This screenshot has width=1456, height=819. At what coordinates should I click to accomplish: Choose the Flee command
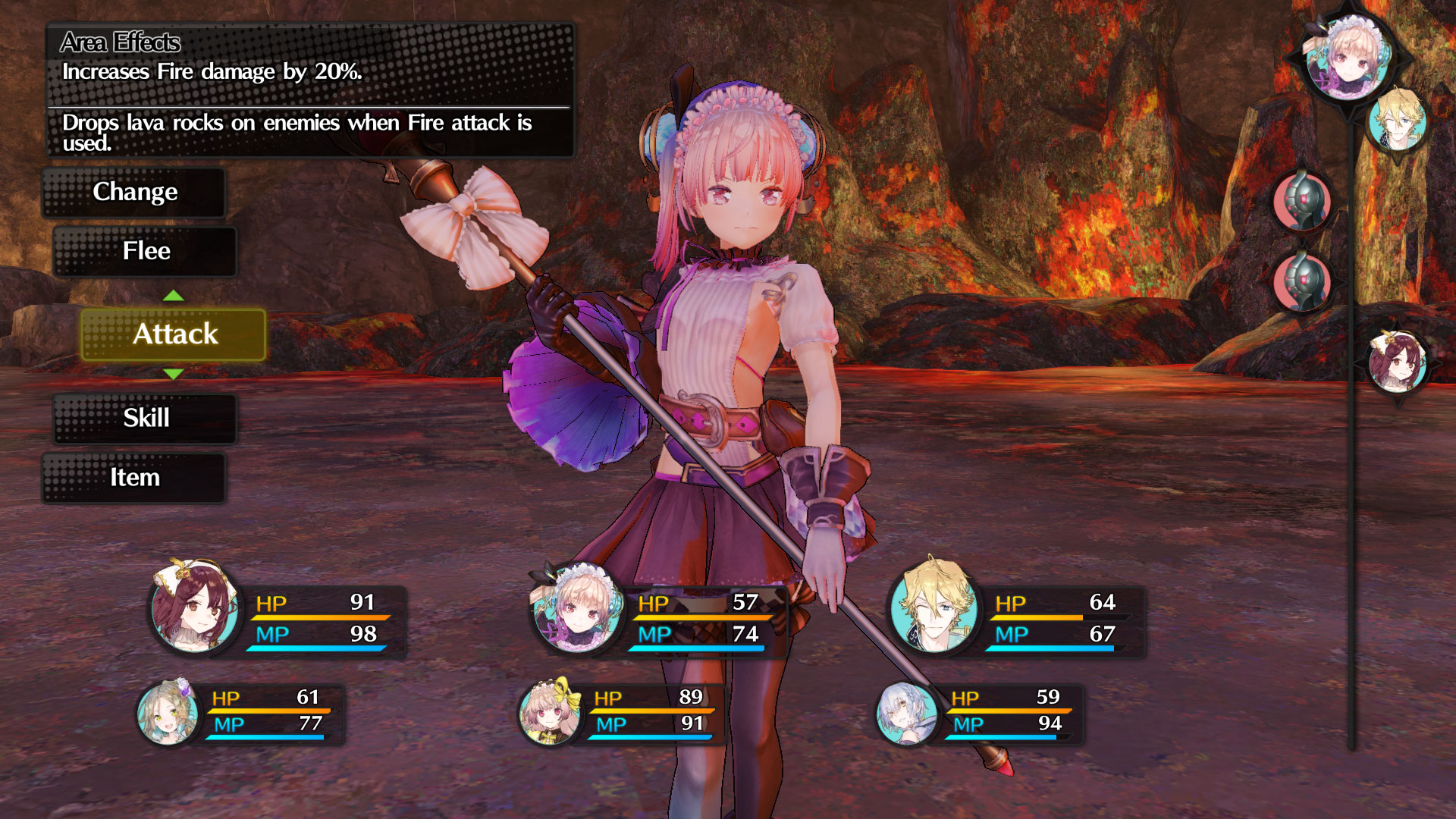pos(144,251)
